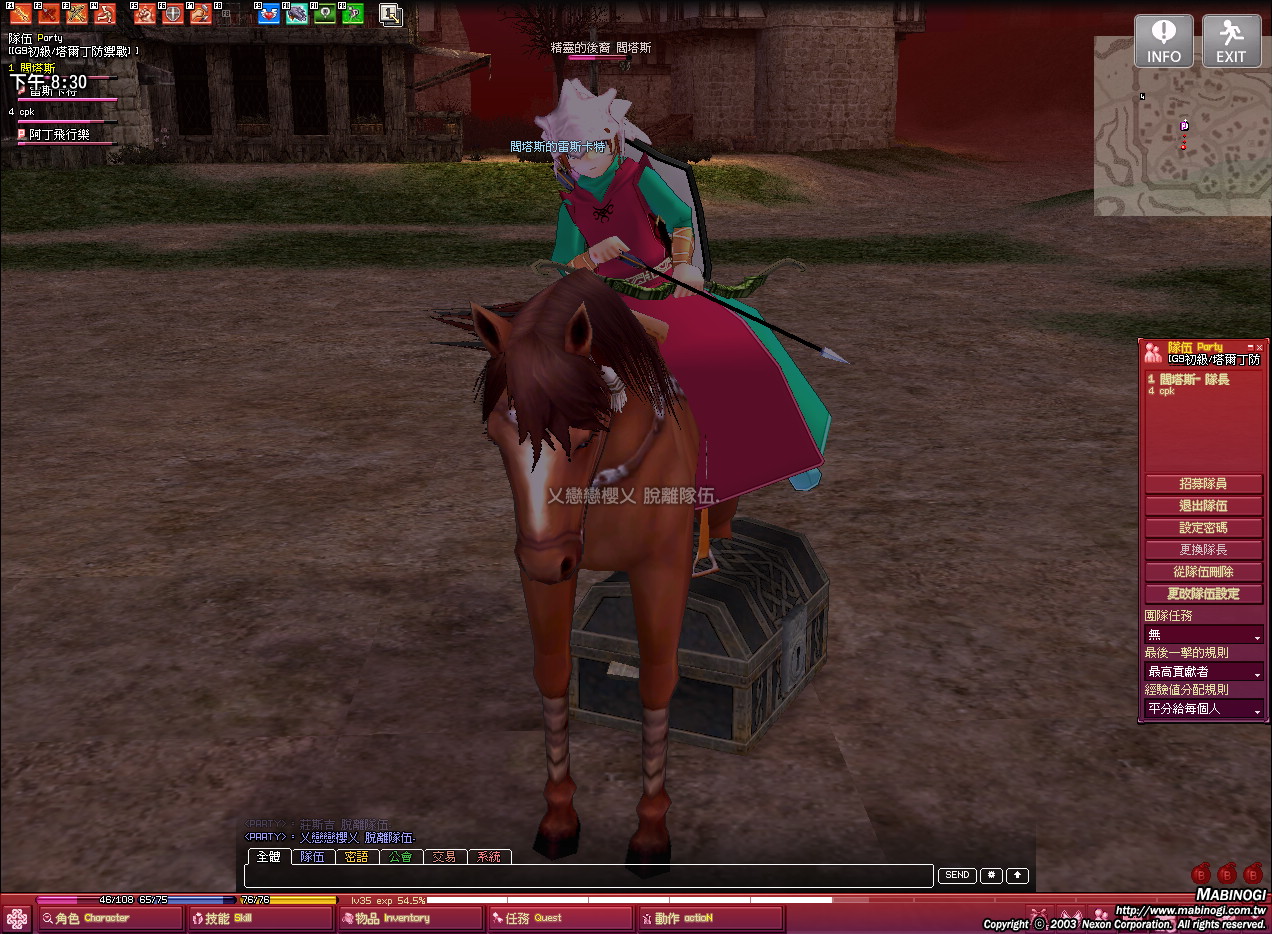Click the chat input box
This screenshot has width=1272, height=934.
[x=590, y=876]
